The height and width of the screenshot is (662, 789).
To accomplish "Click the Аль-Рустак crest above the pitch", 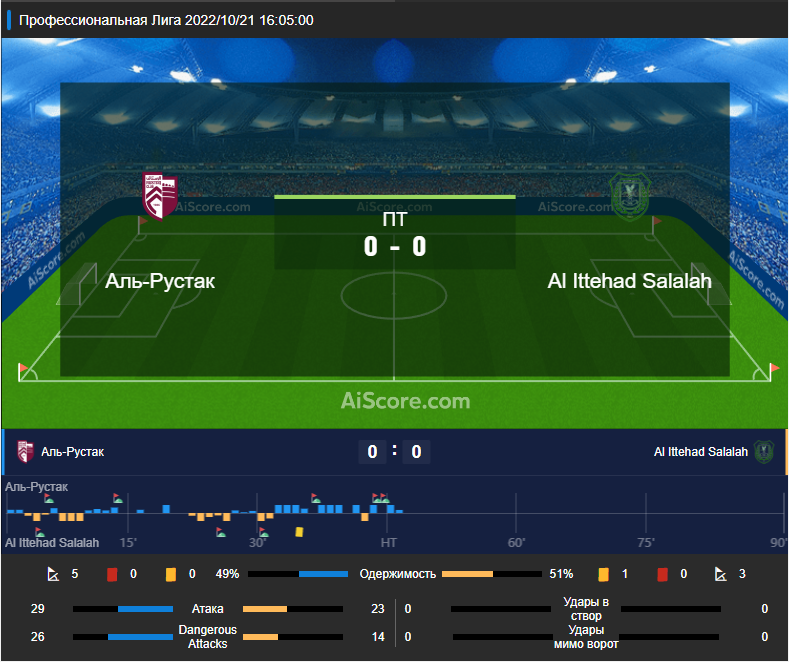I will (x=160, y=197).
